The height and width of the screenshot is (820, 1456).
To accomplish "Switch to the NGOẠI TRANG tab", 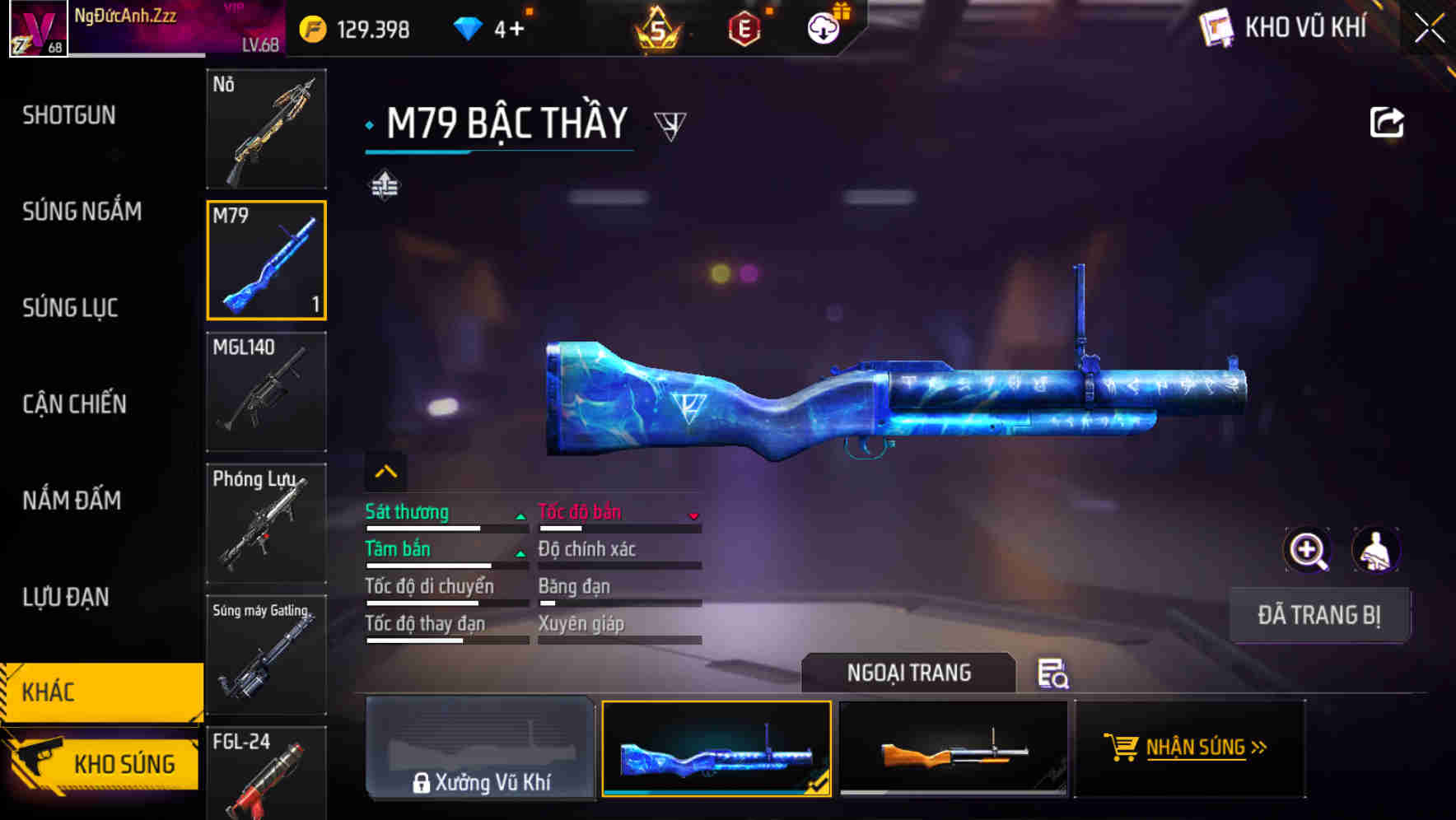I will point(909,673).
